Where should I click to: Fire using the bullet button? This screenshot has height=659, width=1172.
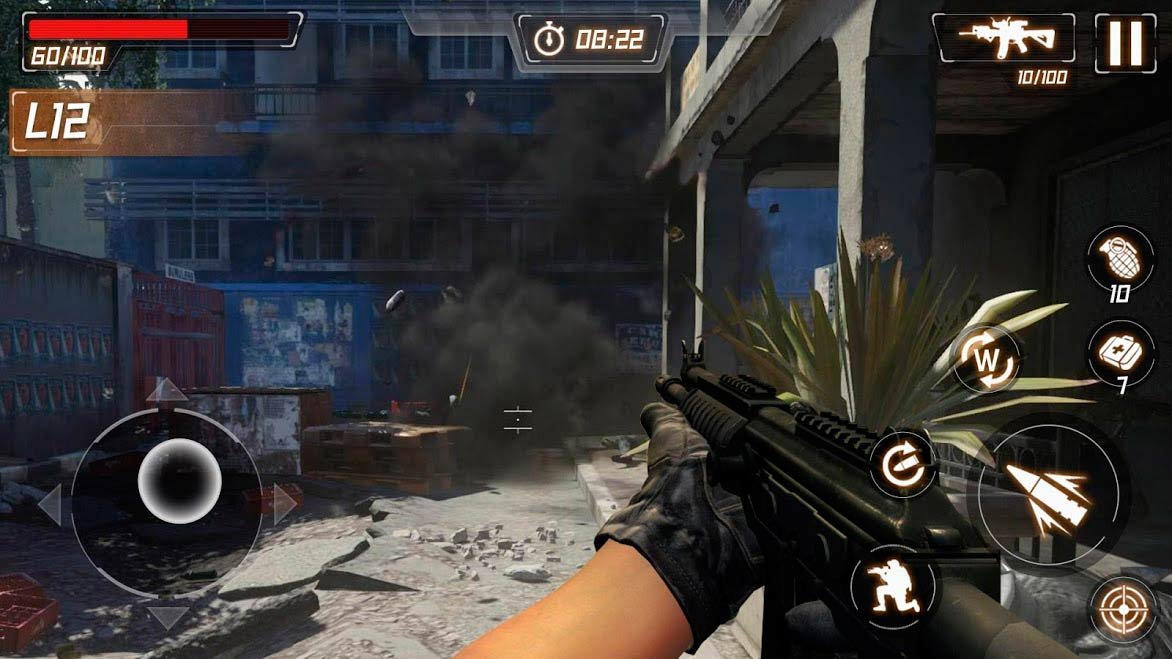click(1047, 493)
